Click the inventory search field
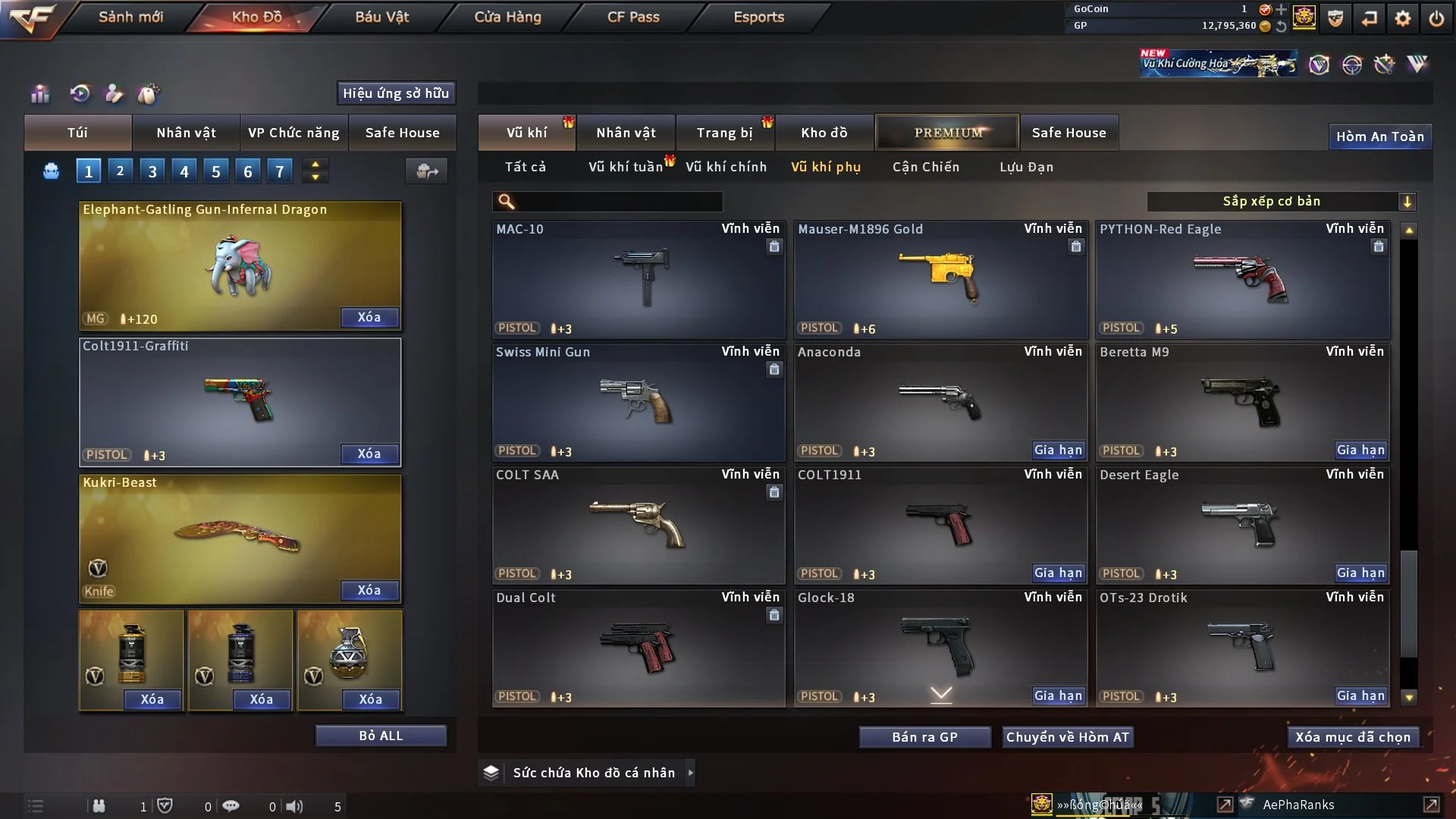Image resolution: width=1456 pixels, height=819 pixels. click(618, 201)
